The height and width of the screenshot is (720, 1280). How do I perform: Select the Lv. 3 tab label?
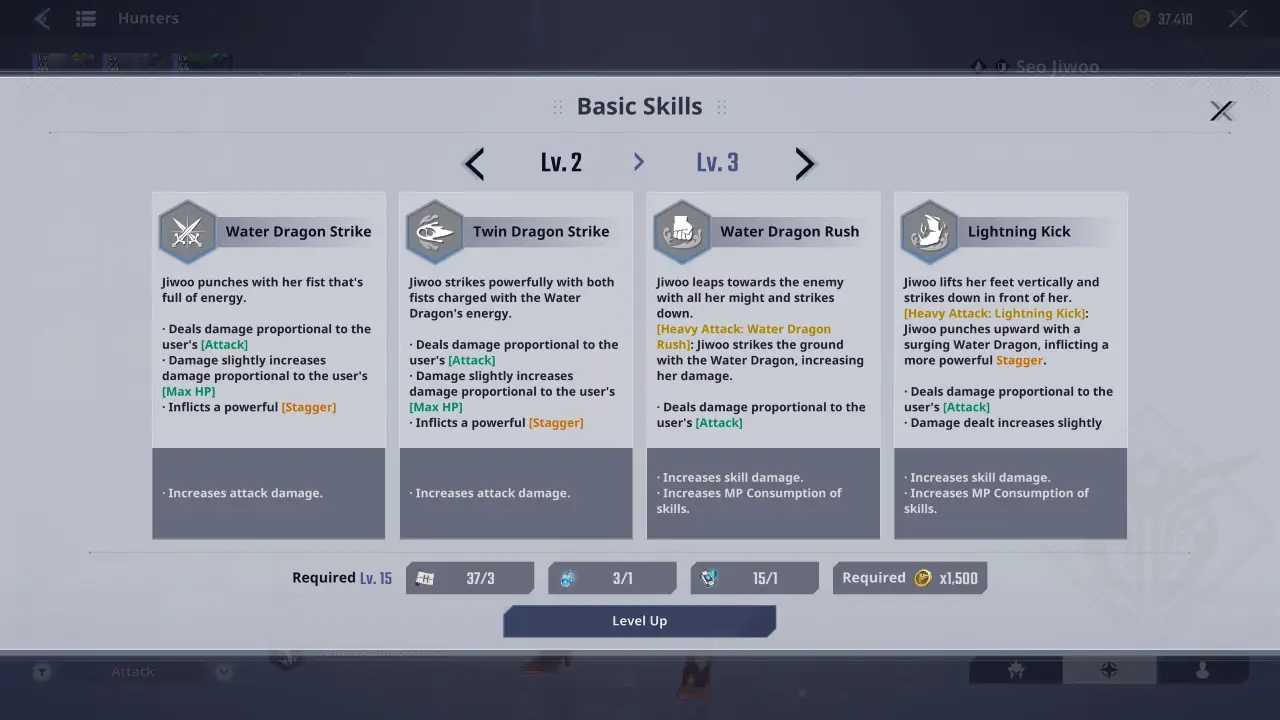click(717, 162)
